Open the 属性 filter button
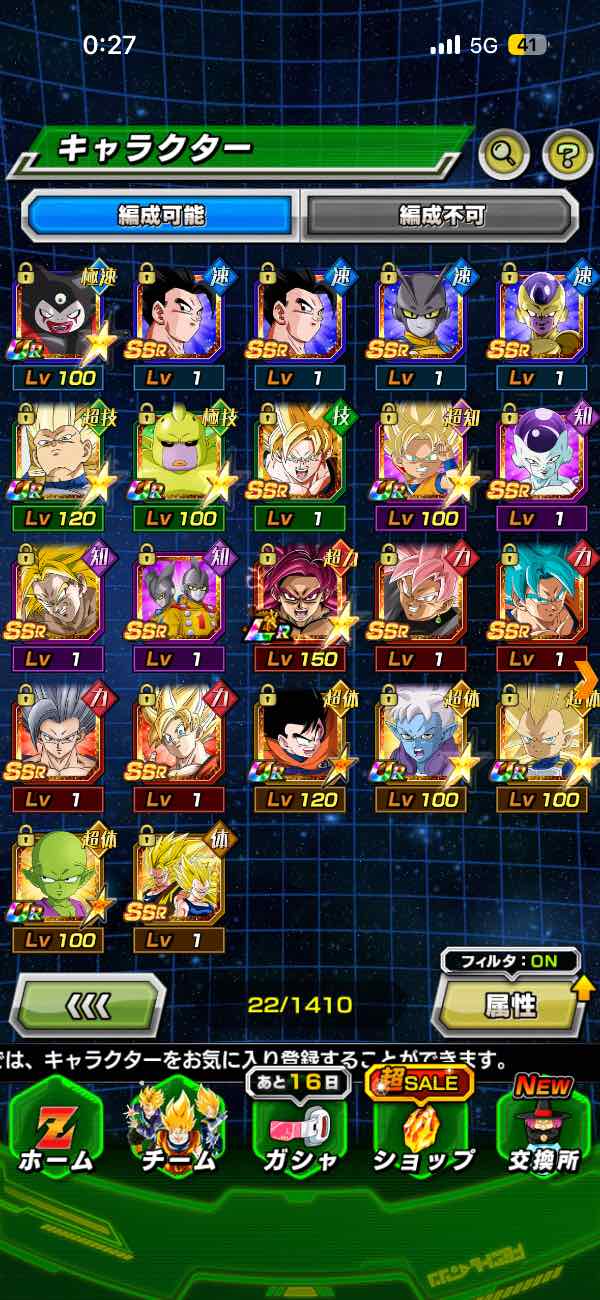This screenshot has height=1300, width=600. (510, 1005)
